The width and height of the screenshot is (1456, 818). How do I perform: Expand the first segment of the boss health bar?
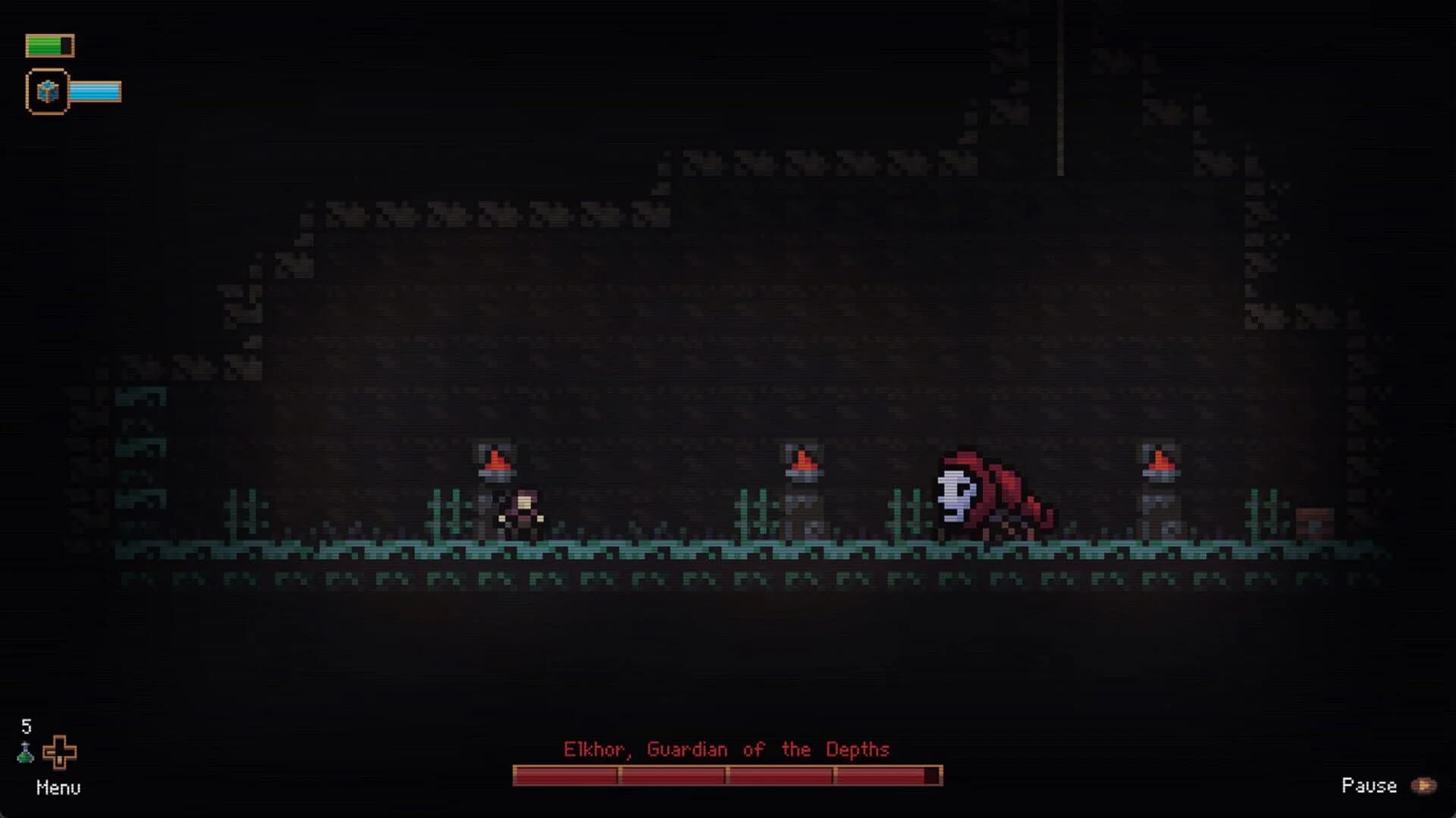[565, 774]
